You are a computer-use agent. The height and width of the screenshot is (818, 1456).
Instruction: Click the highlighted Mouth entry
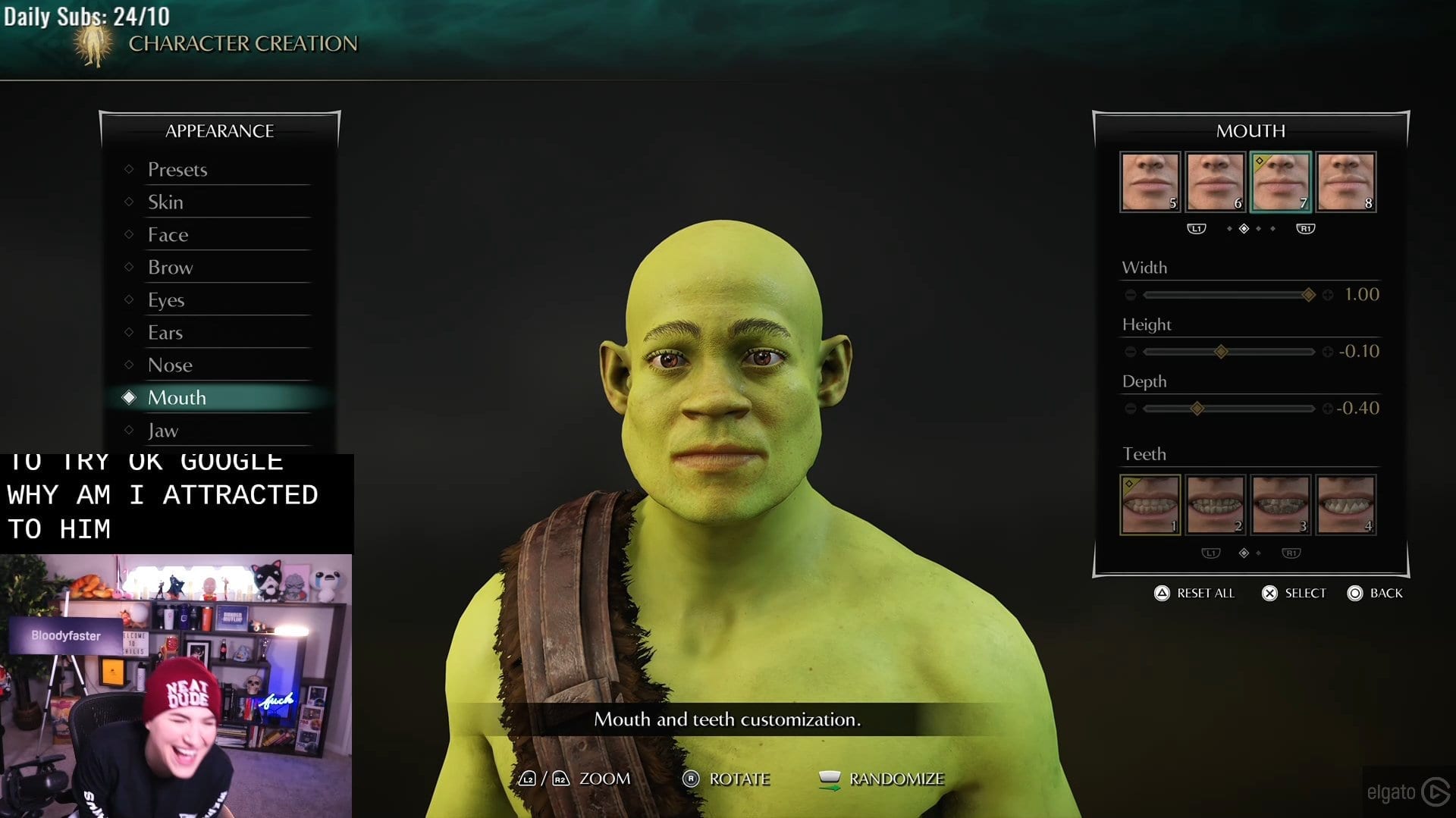tap(177, 397)
